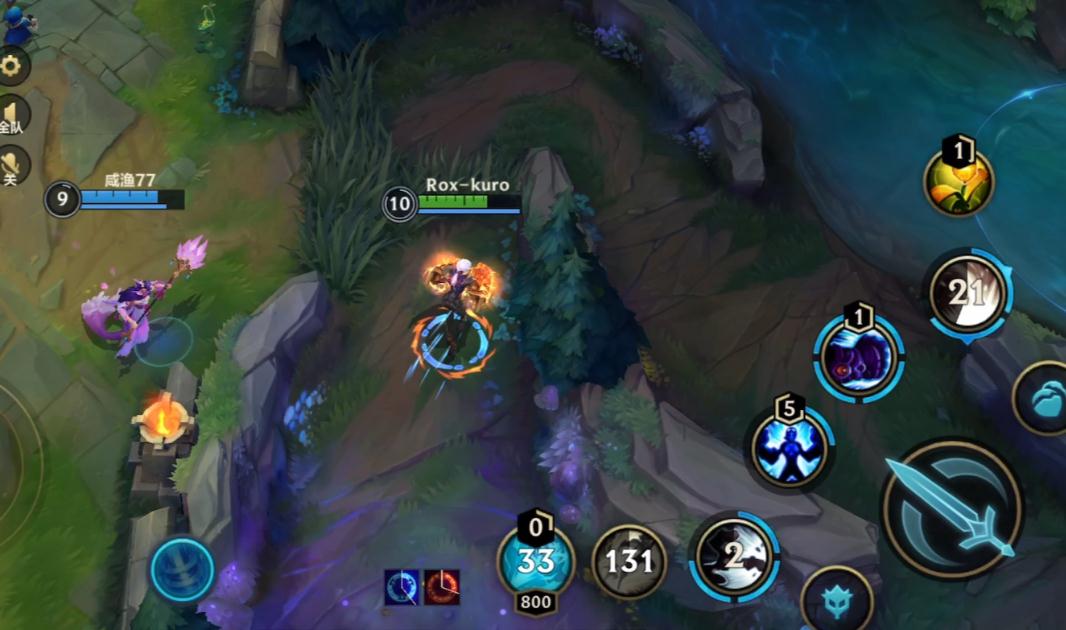This screenshot has width=1066, height=630.
Task: Toggle the 全队 team voice speaker
Action: [x=12, y=114]
